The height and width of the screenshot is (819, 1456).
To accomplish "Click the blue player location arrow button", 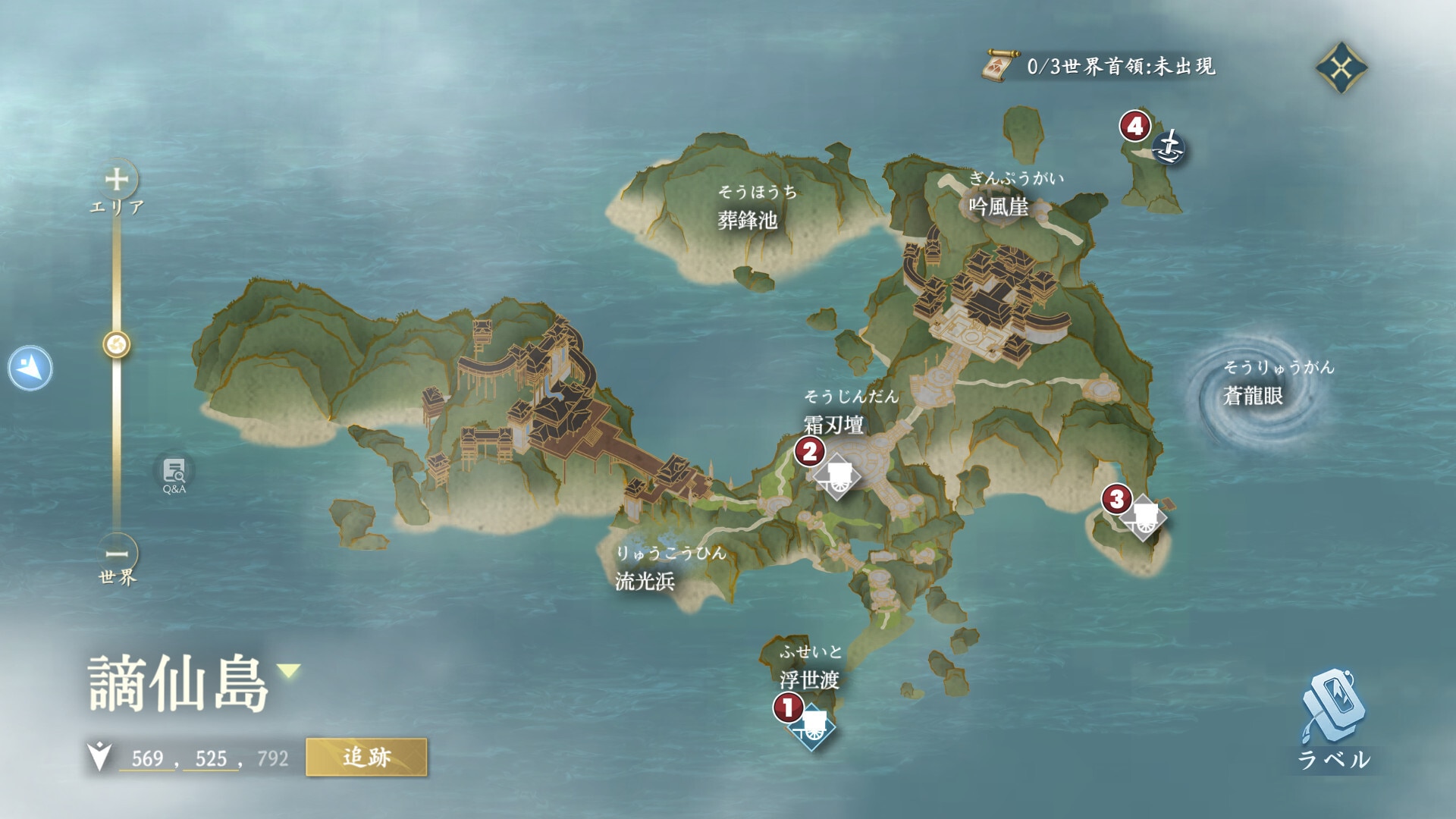I will point(30,369).
